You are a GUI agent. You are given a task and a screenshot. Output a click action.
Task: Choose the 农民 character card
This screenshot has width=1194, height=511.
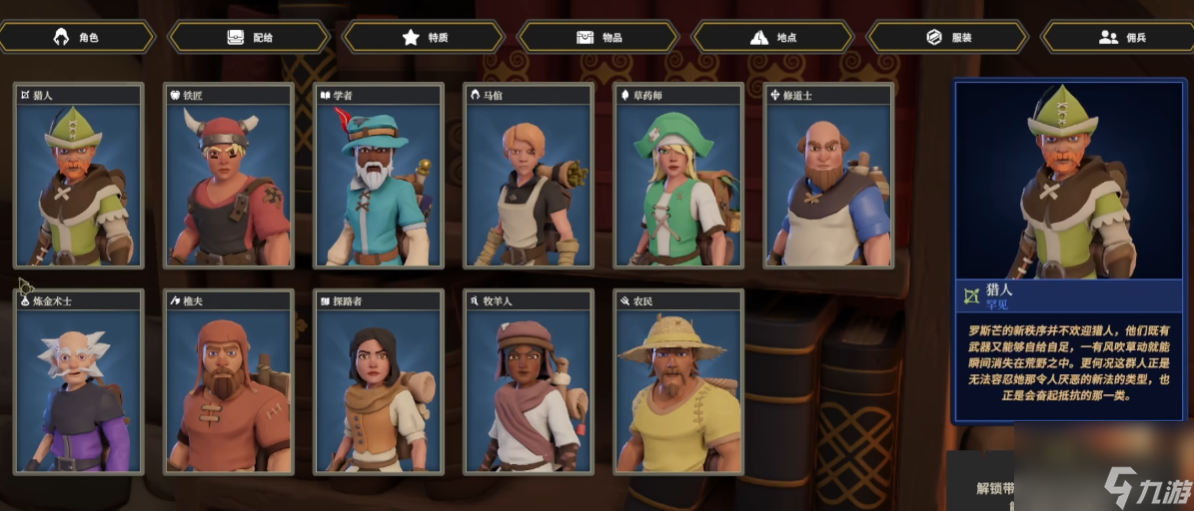pyautogui.click(x=679, y=382)
